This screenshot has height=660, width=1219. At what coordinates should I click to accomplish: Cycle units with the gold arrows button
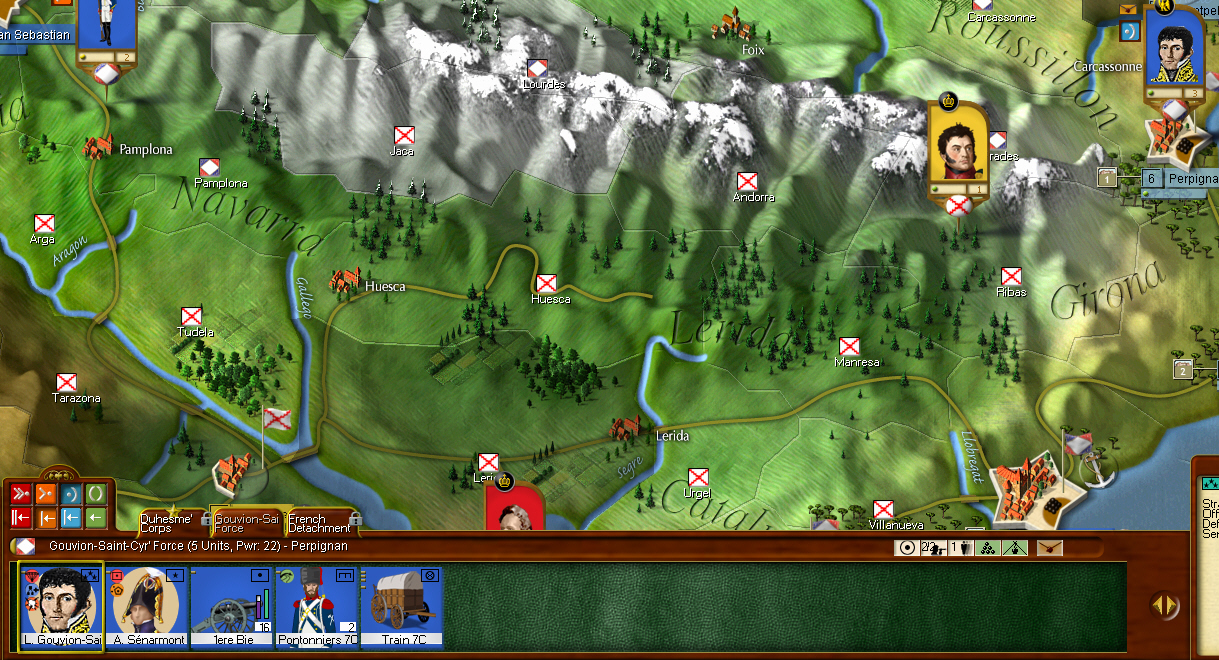pos(1163,604)
